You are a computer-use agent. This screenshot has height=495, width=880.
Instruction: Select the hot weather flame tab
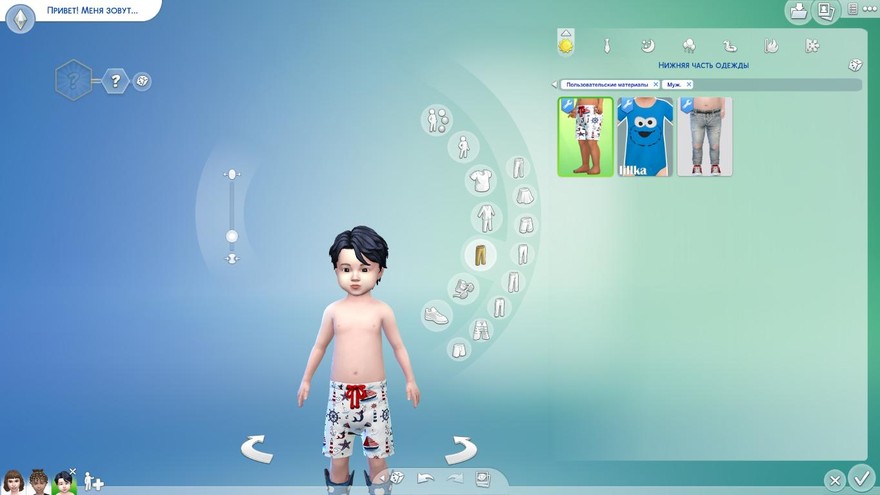coord(771,45)
